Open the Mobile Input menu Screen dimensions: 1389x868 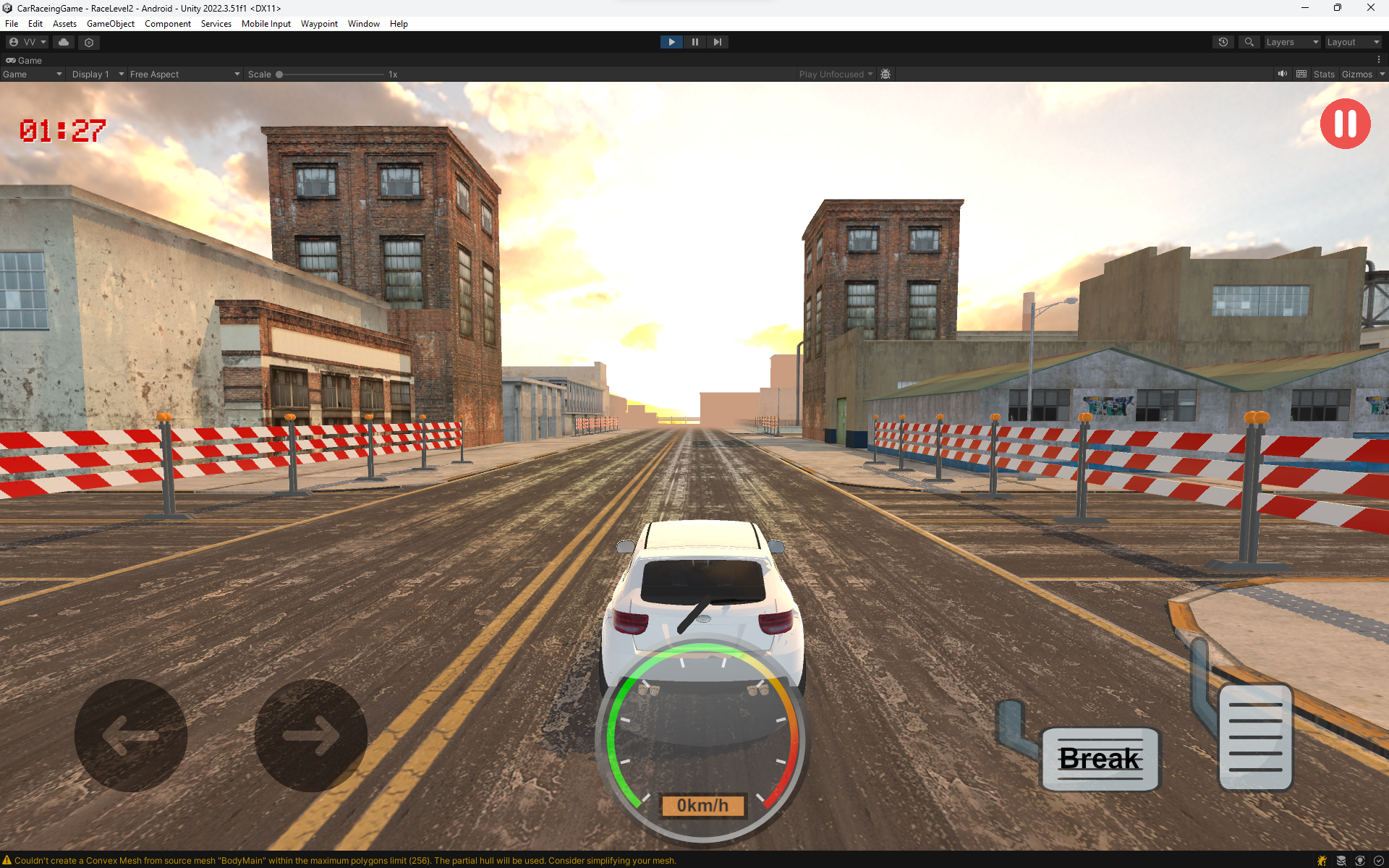click(266, 24)
